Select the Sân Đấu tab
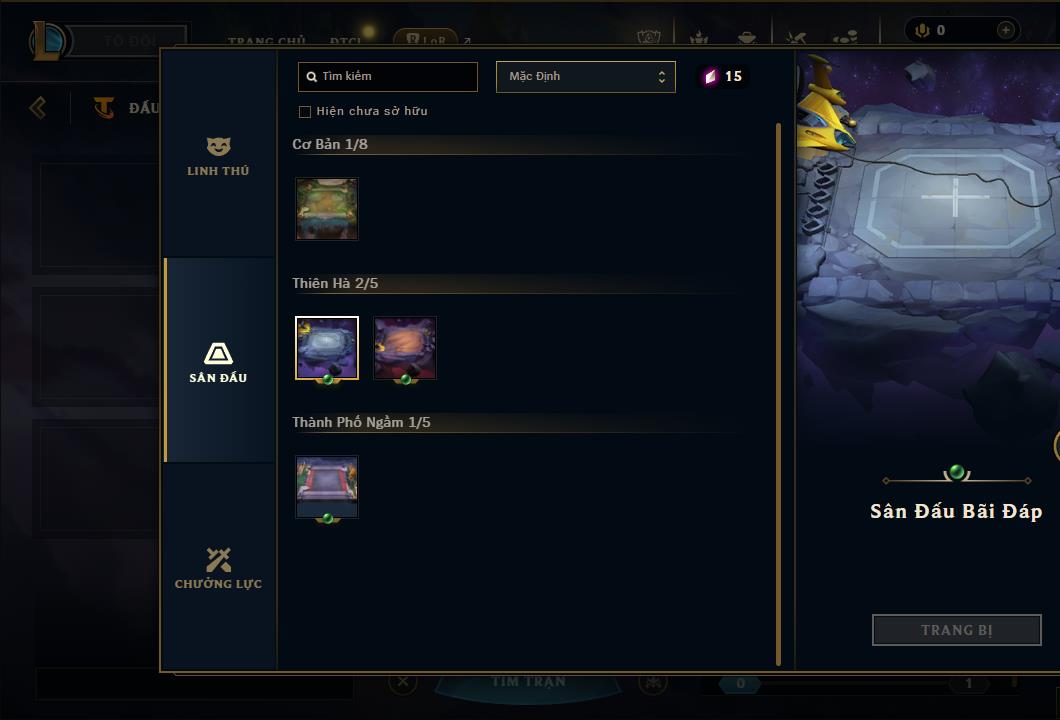 tap(218, 362)
